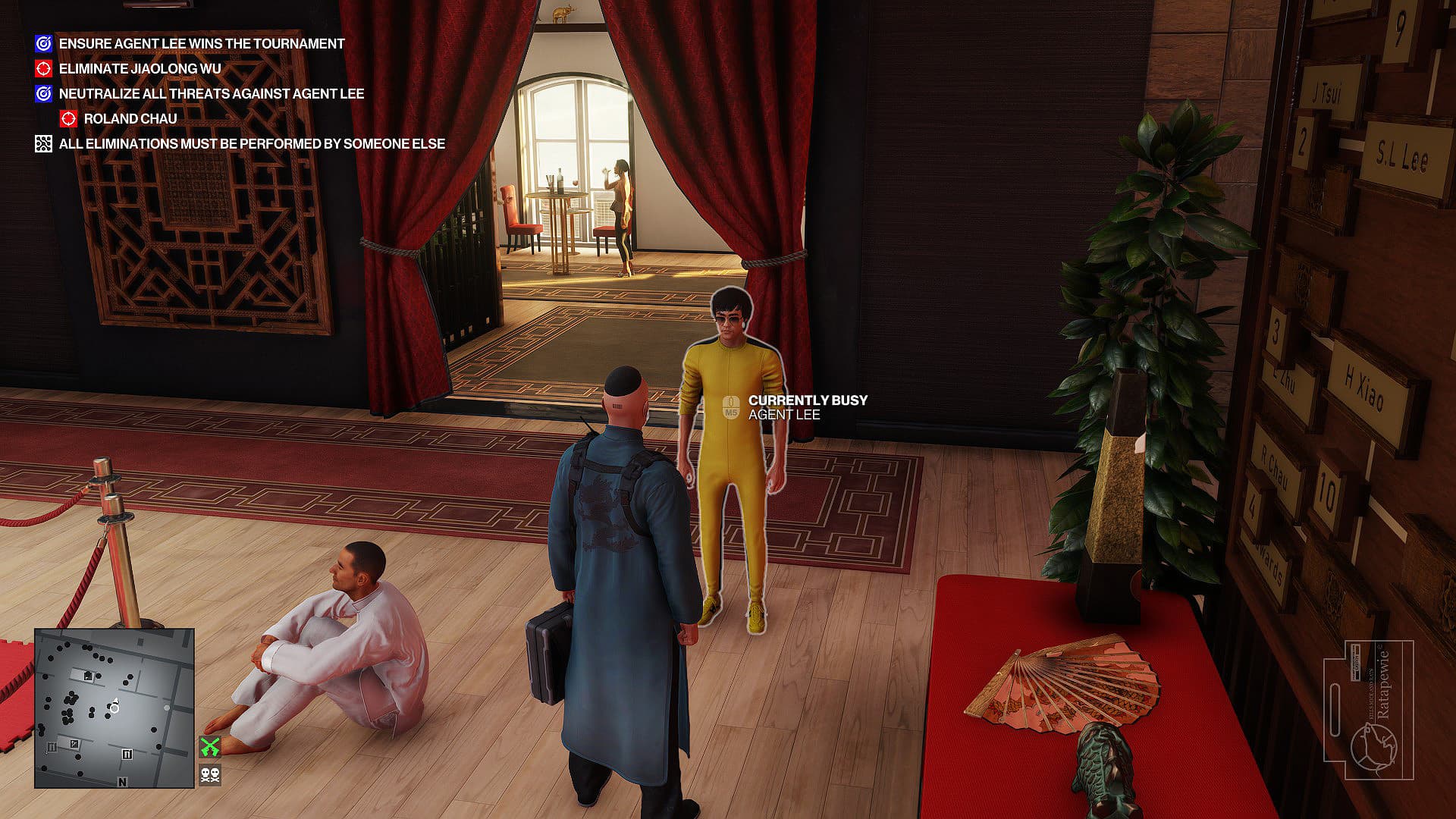Select the Ensure Agent Lee Wins objective
The height and width of the screenshot is (819, 1456).
tap(201, 44)
